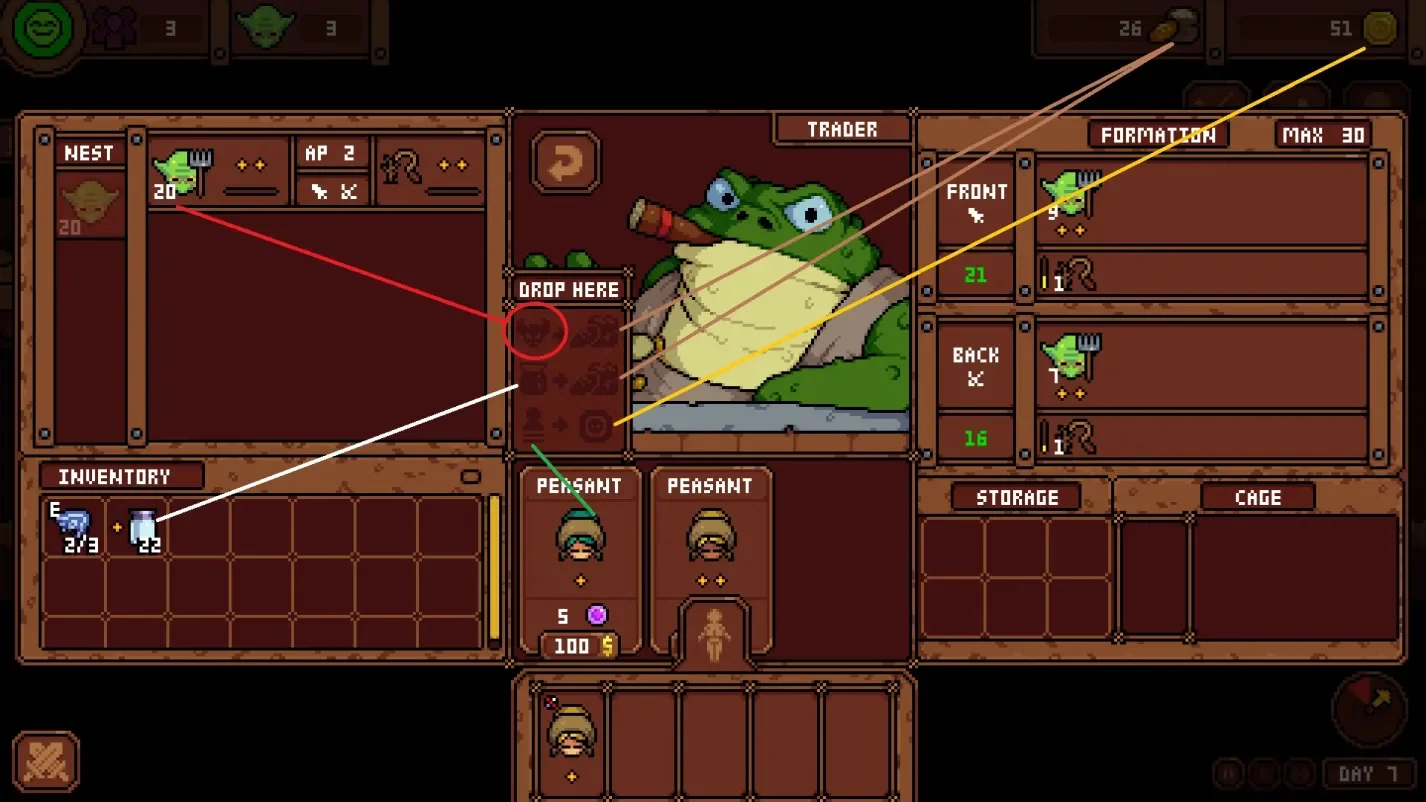Screen dimensions: 1426x802
Task: Click the whip icon in the front row
Action: (x=1078, y=273)
